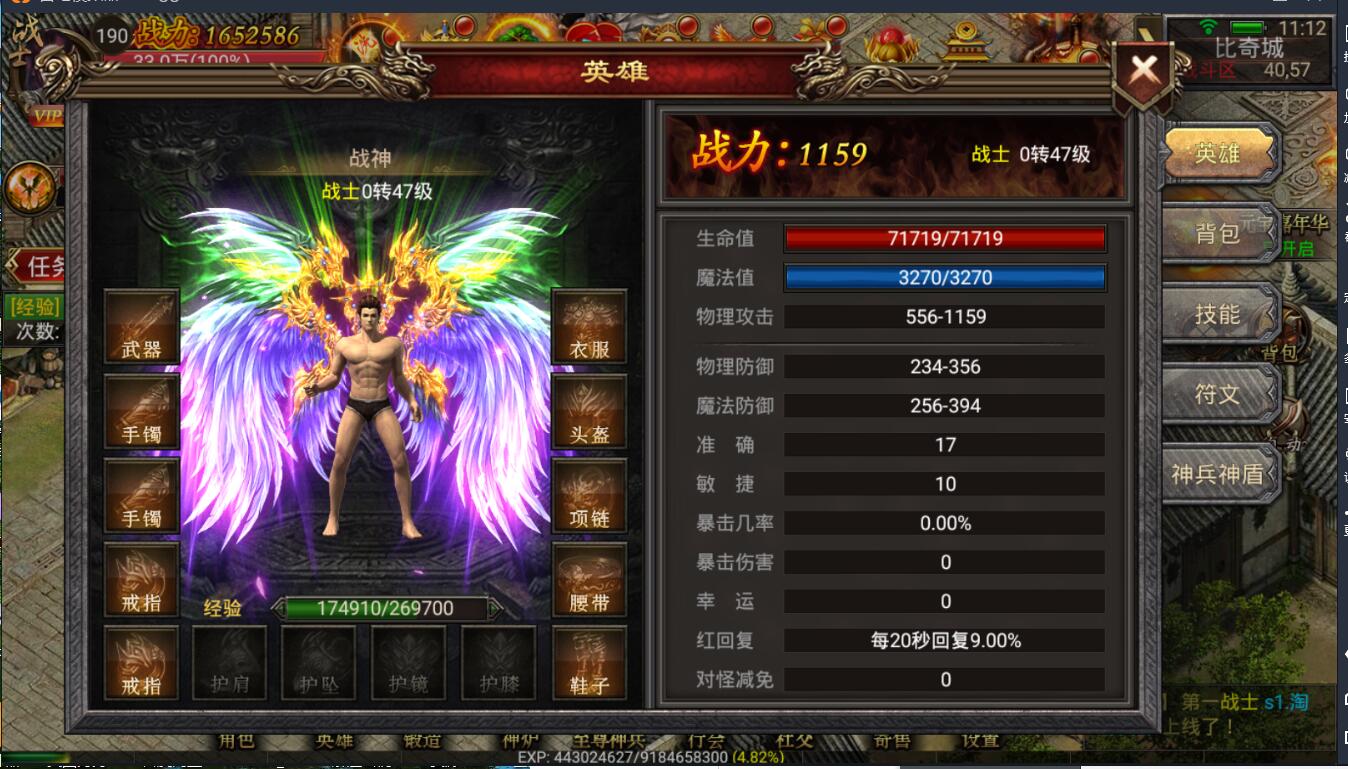Choose the 头盔 equipment slot

click(589, 410)
